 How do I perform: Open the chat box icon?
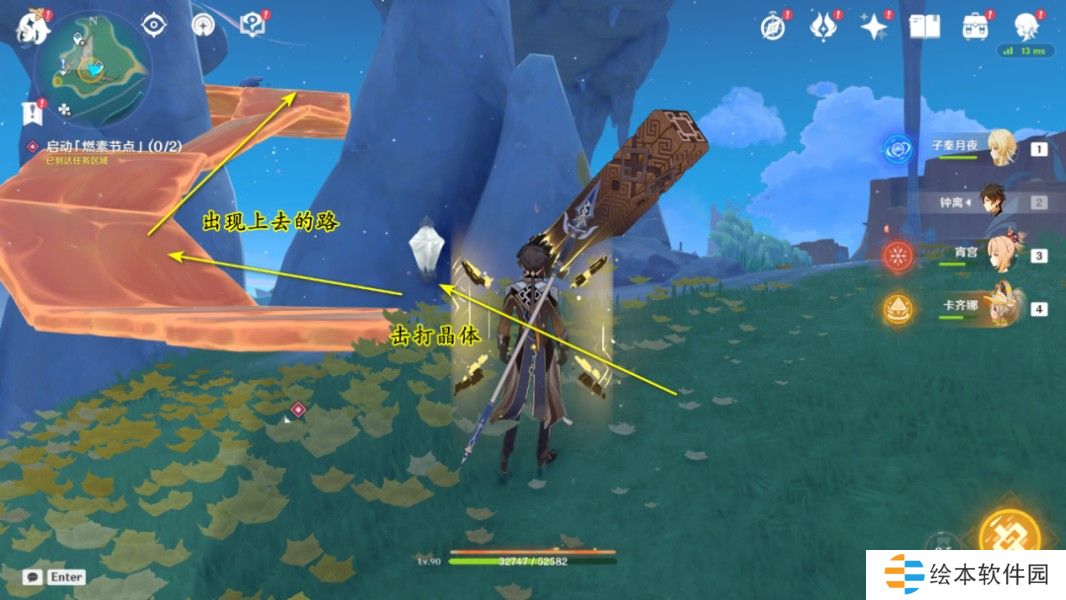33,577
